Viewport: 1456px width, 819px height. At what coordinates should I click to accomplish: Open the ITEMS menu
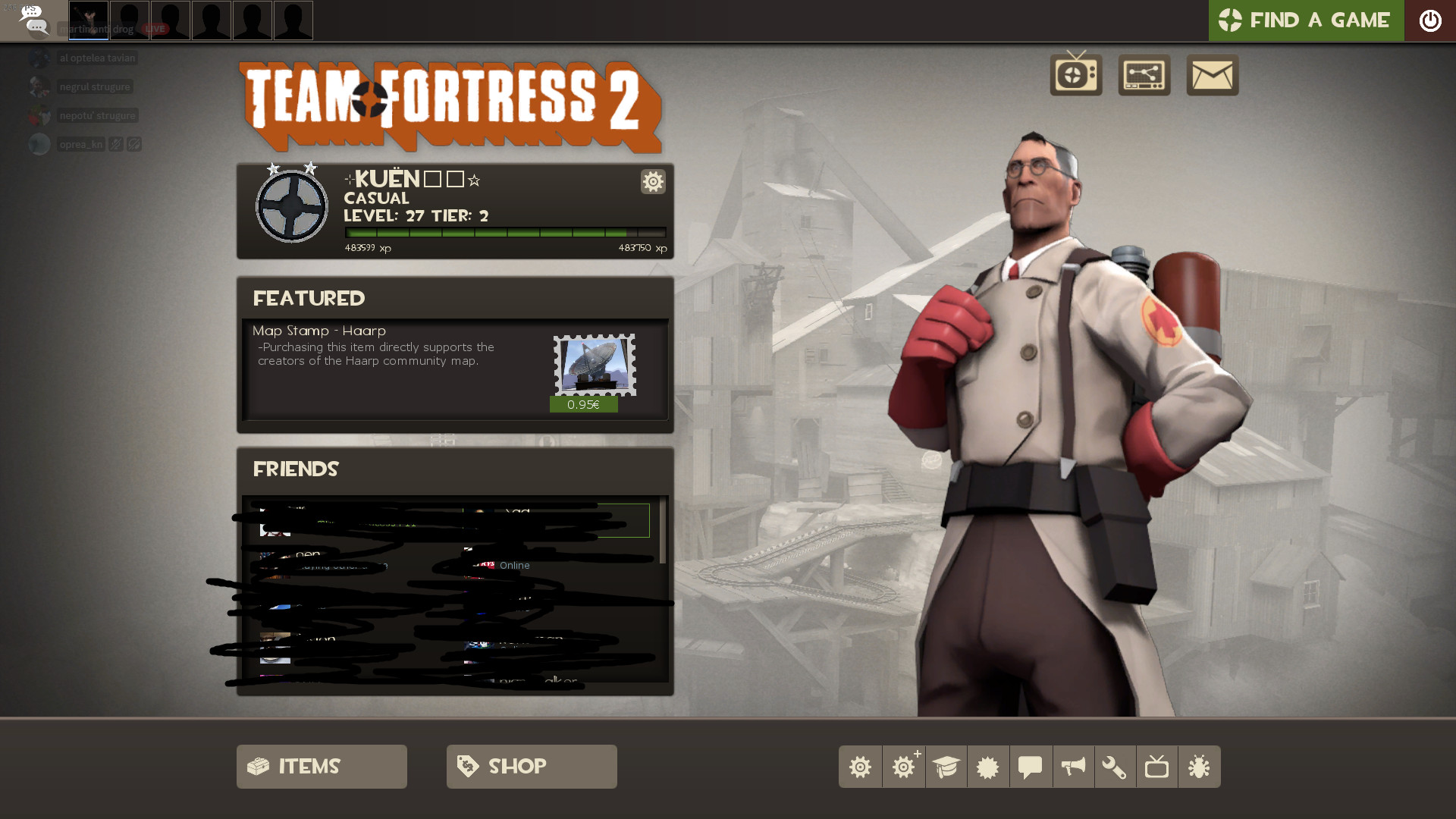pos(322,767)
